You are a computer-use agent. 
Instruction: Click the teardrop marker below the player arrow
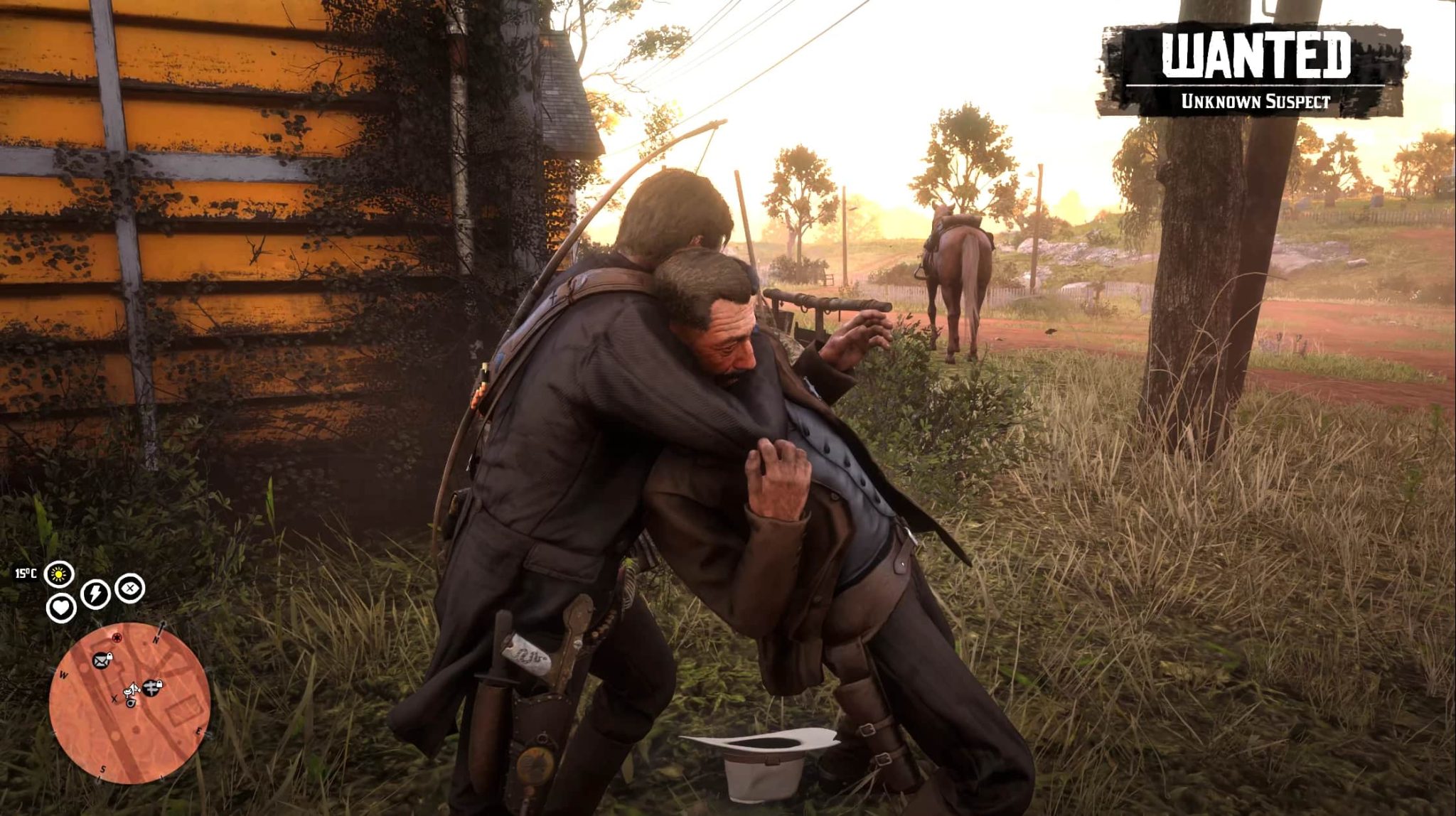(x=131, y=702)
